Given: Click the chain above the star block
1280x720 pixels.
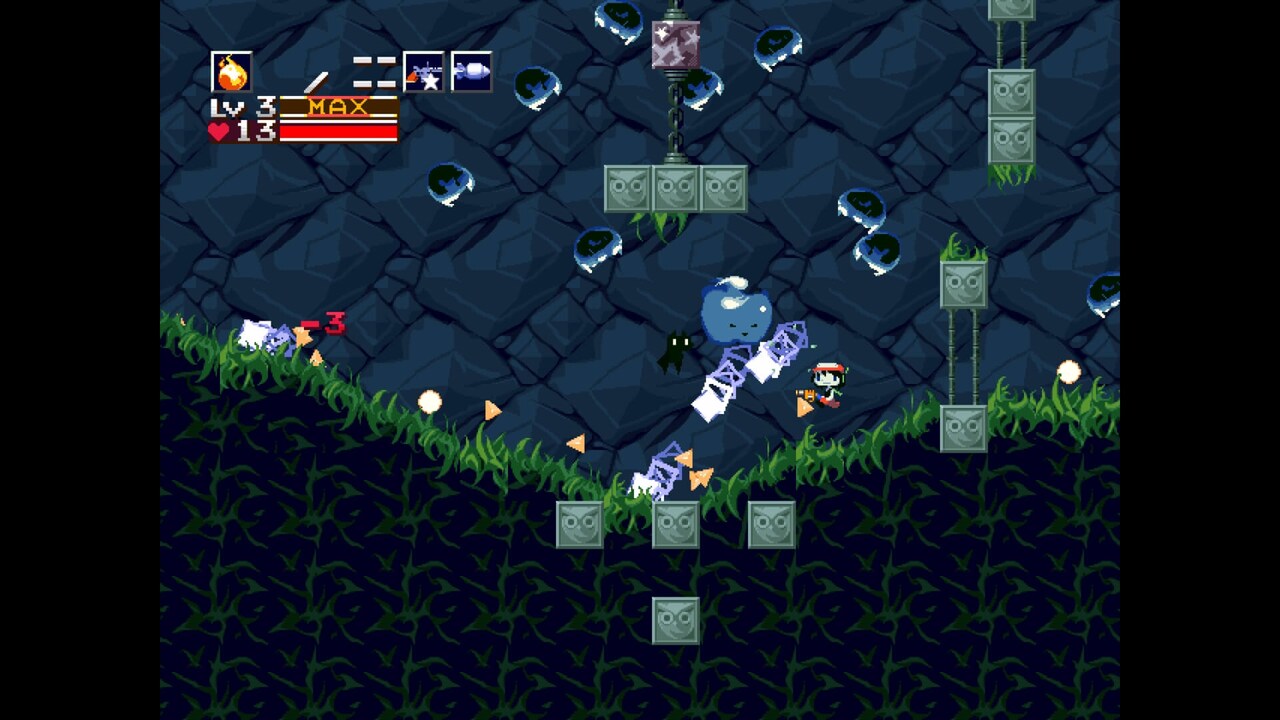Looking at the screenshot, I should 674,110.
